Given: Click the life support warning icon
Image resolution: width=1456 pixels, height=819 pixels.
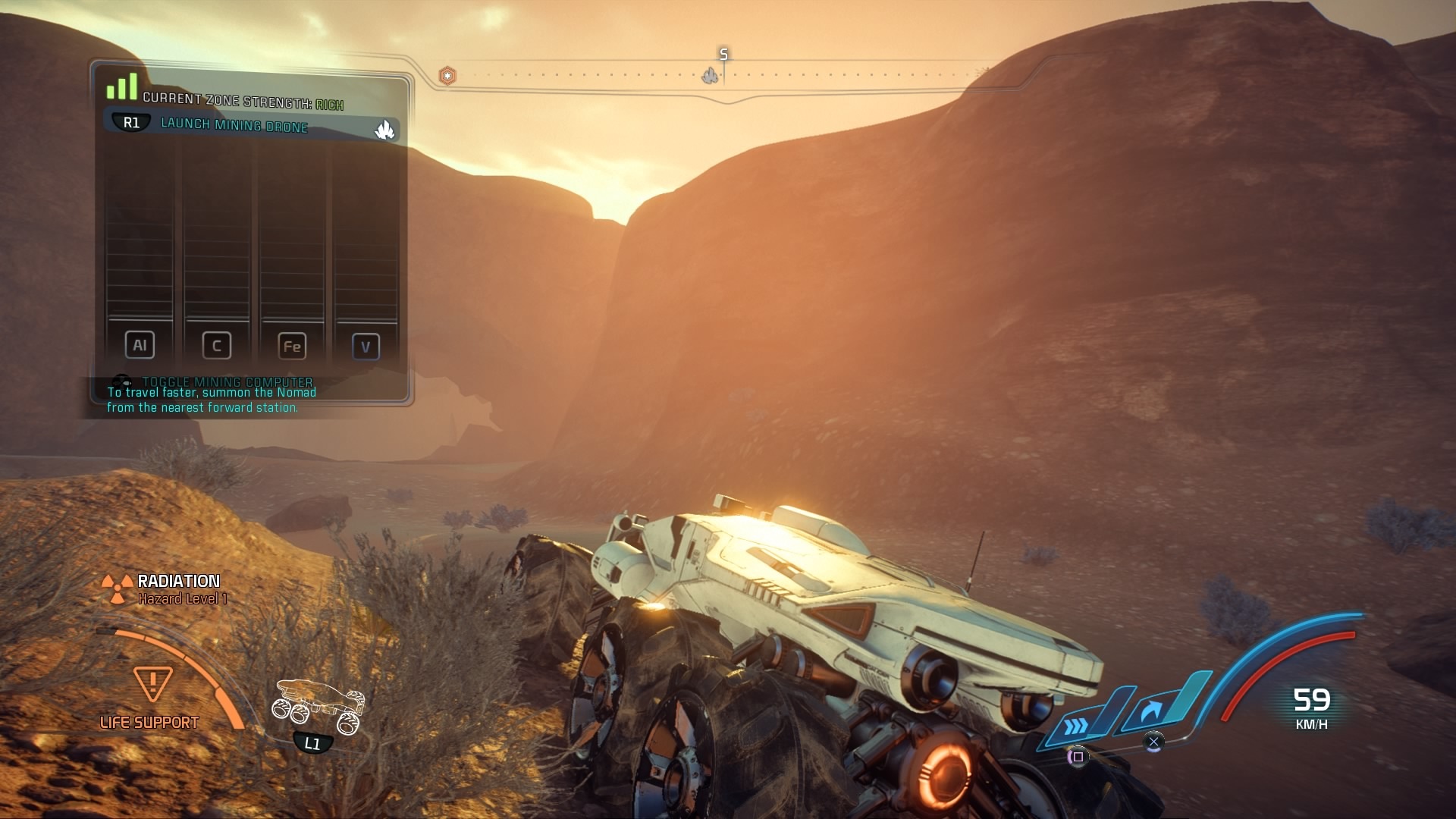Looking at the screenshot, I should pos(152,683).
